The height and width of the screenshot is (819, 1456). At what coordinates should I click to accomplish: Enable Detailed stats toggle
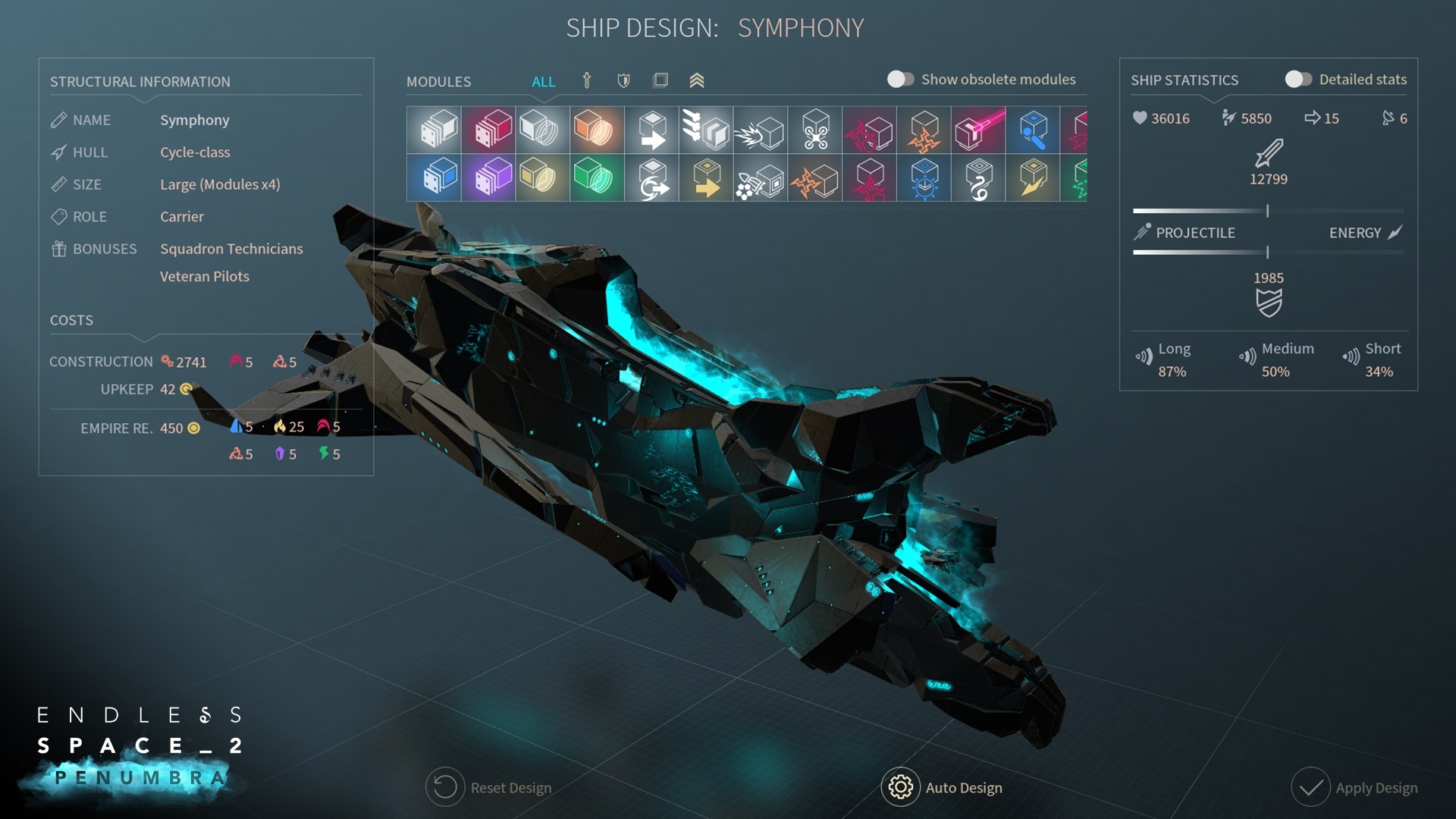[1298, 80]
